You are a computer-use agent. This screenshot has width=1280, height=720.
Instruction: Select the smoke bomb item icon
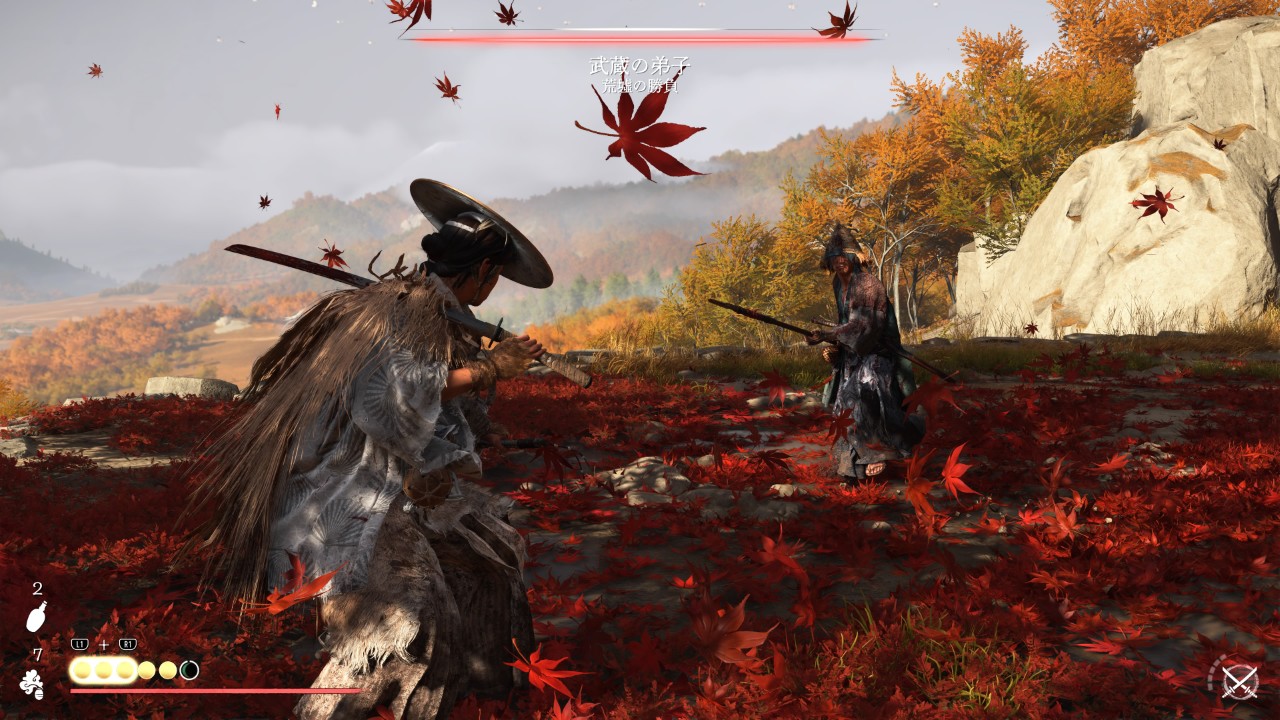click(32, 685)
